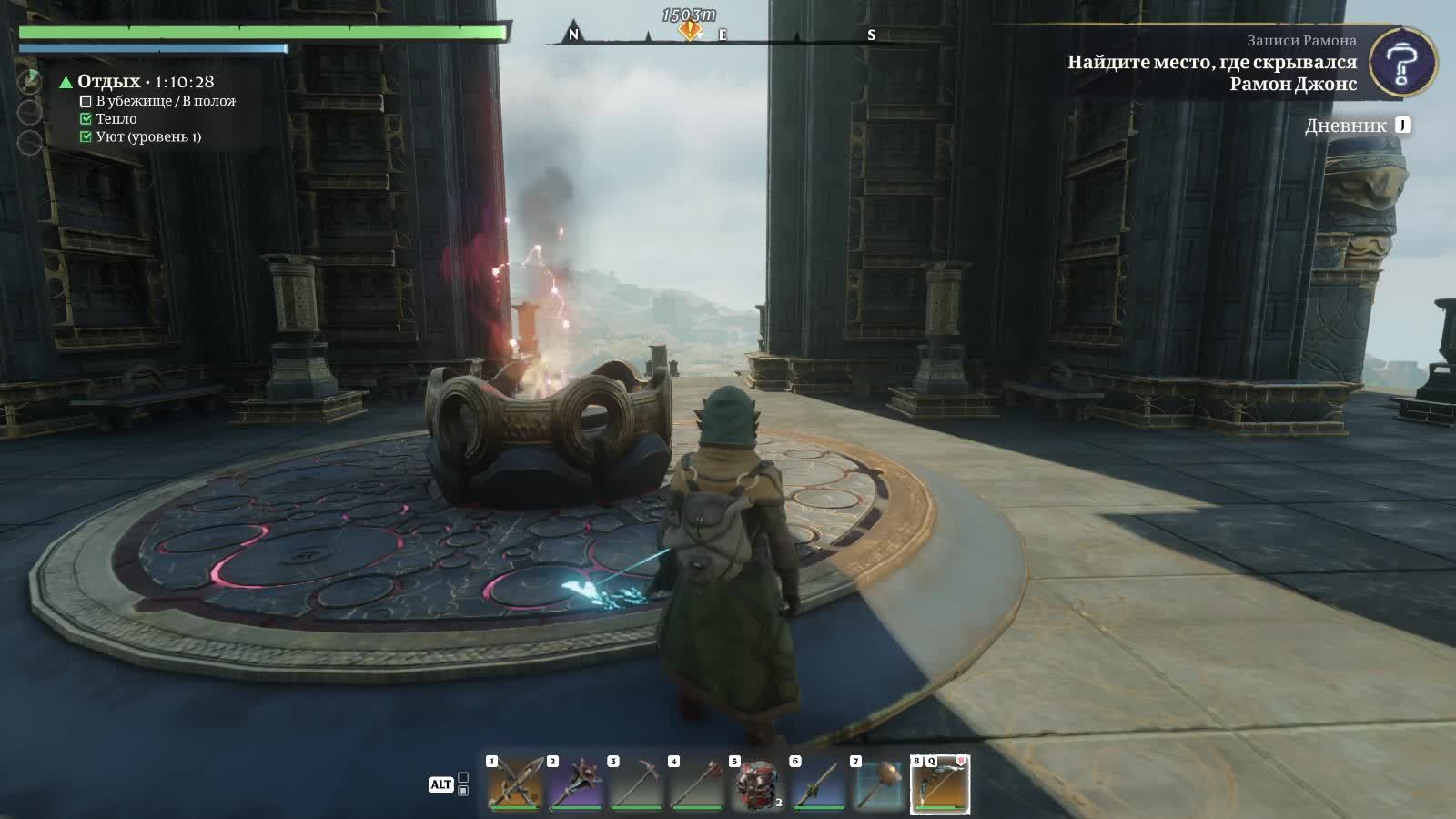
Task: Select the construction hammer in slot 7
Action: click(x=879, y=784)
